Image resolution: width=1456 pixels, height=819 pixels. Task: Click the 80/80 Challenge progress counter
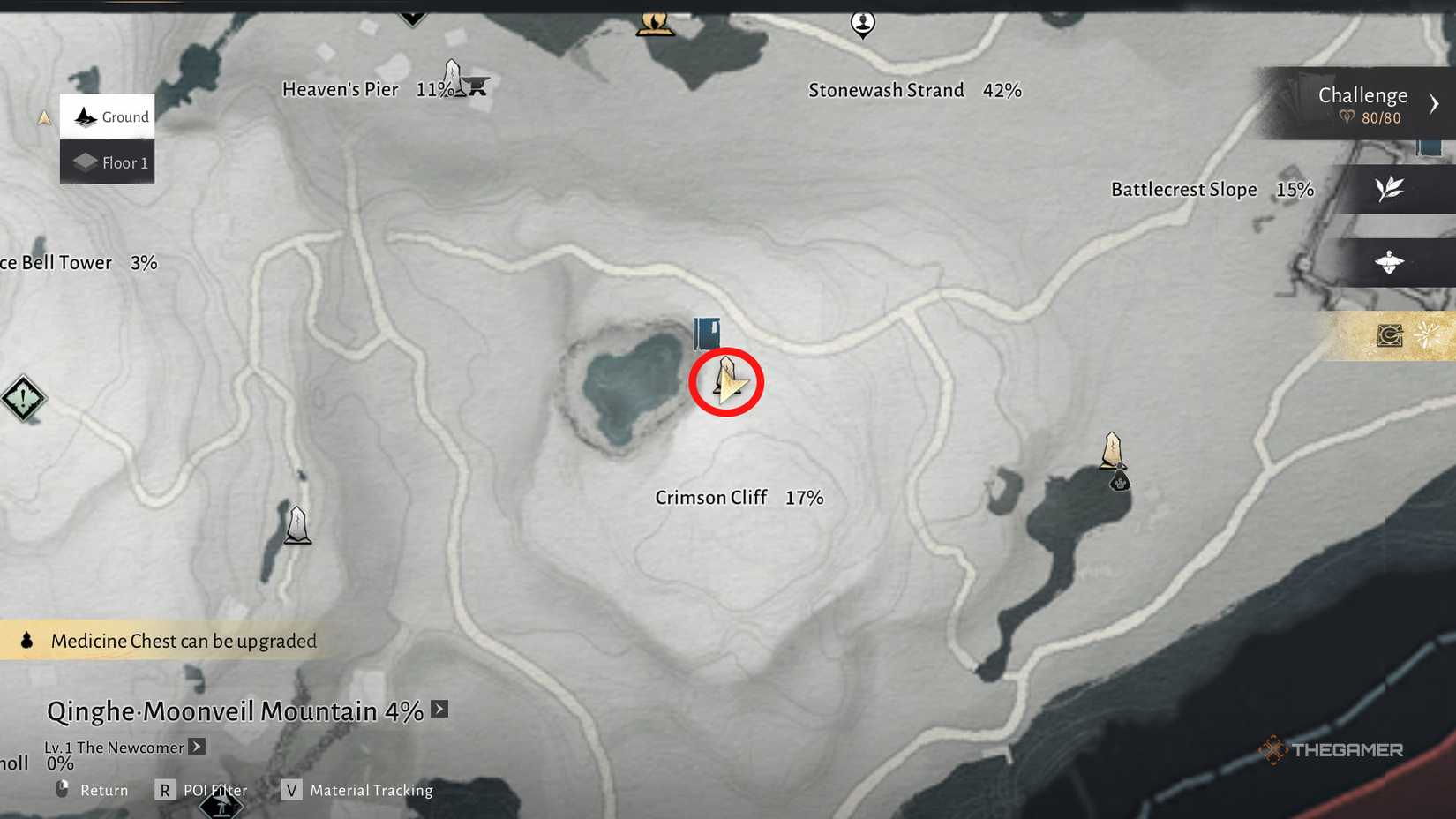(1380, 117)
